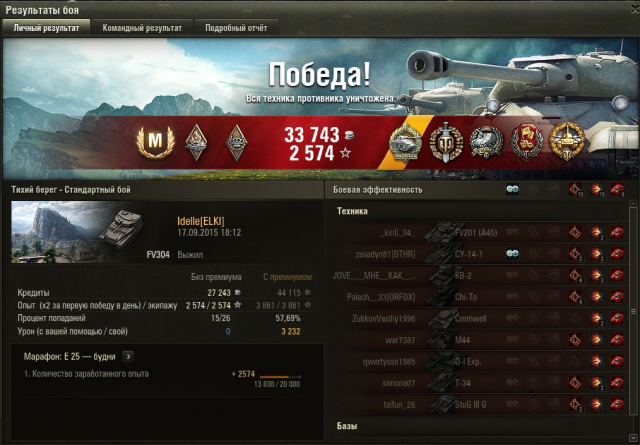Select Palach__33's Chi-To row
The height and width of the screenshot is (445, 640).
click(470, 297)
